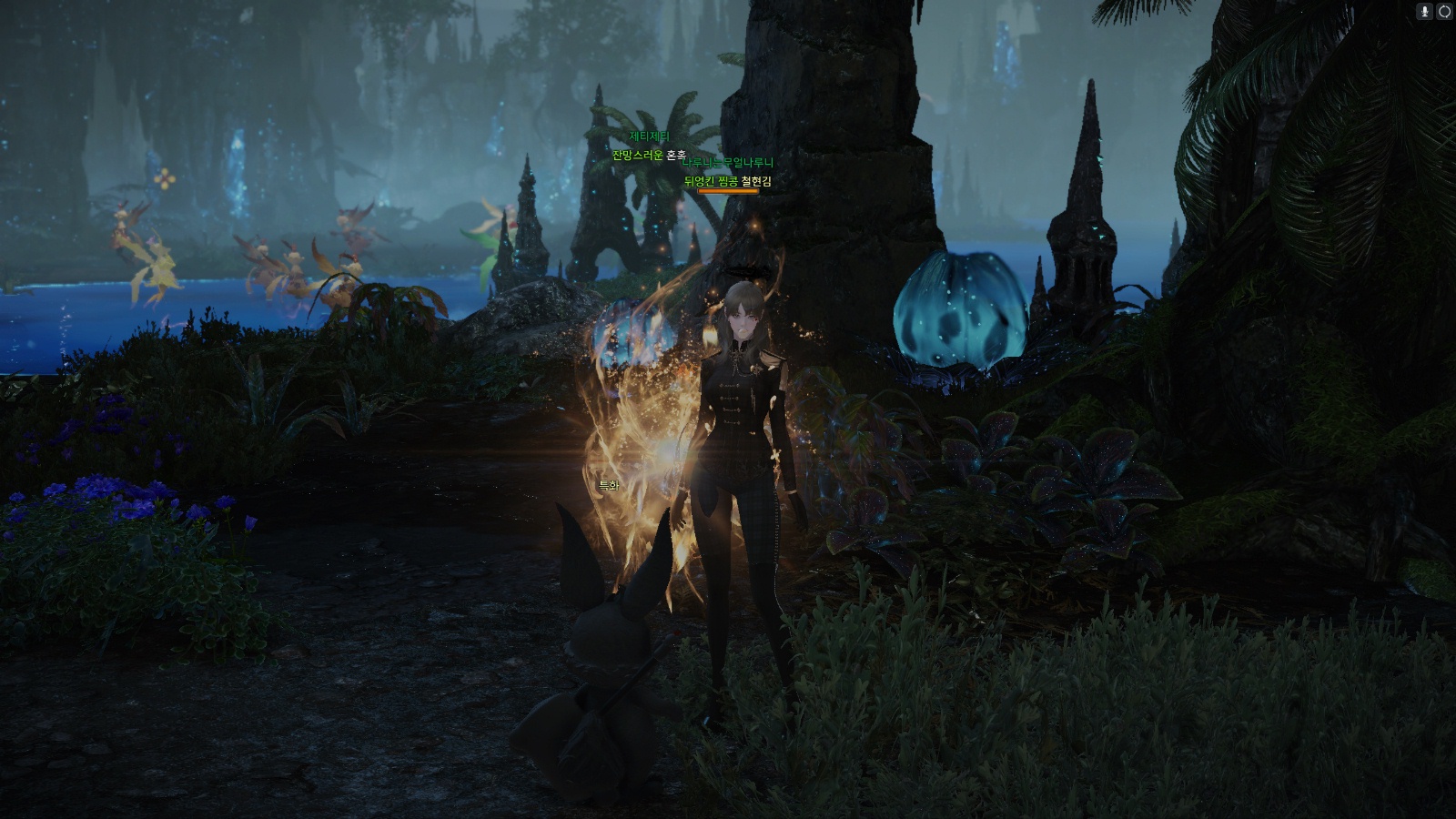Click the circular arrows refresh icon
The image size is (1456, 819).
pos(1444,12)
